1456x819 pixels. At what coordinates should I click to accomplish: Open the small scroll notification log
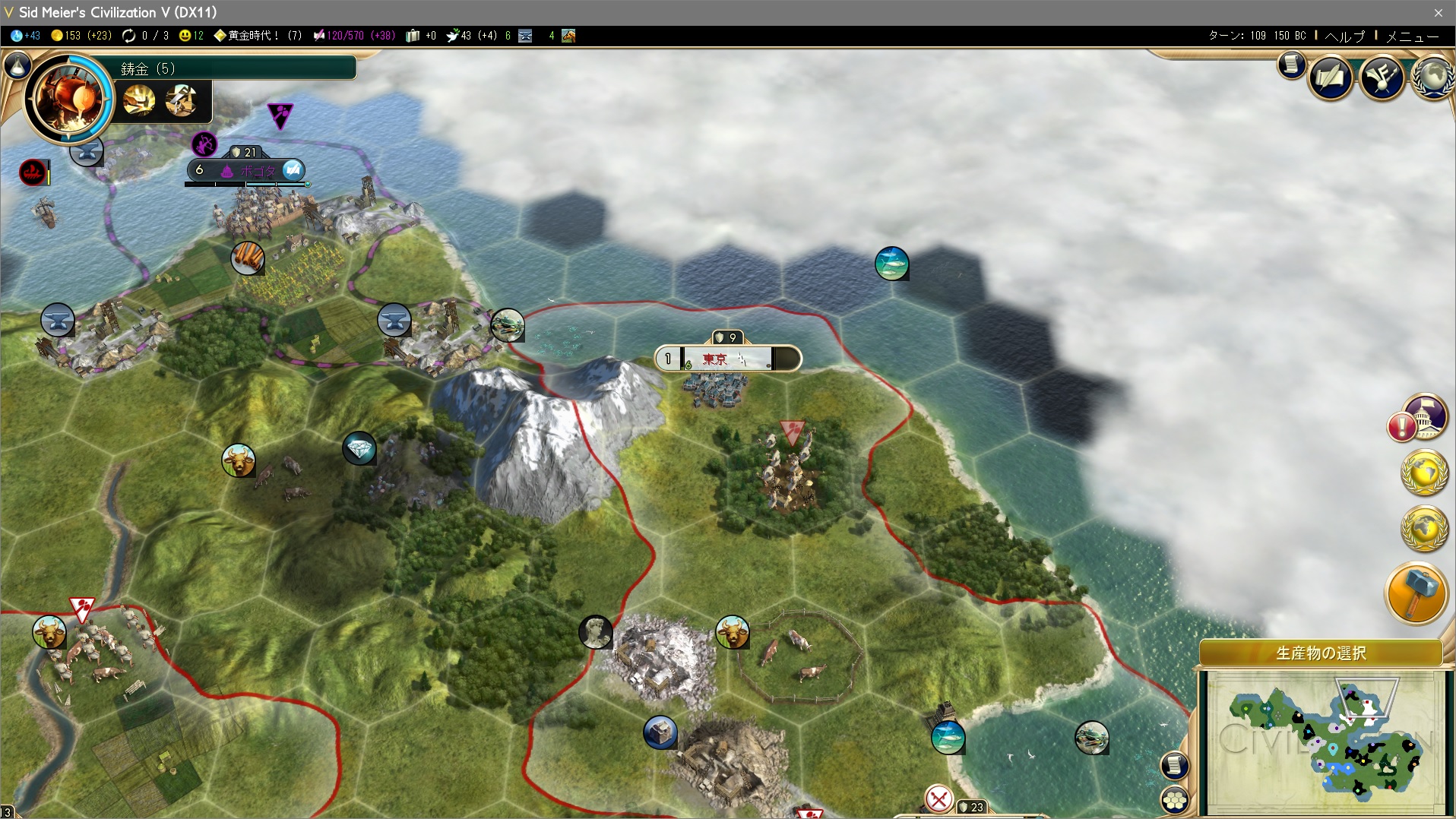pyautogui.click(x=1291, y=65)
